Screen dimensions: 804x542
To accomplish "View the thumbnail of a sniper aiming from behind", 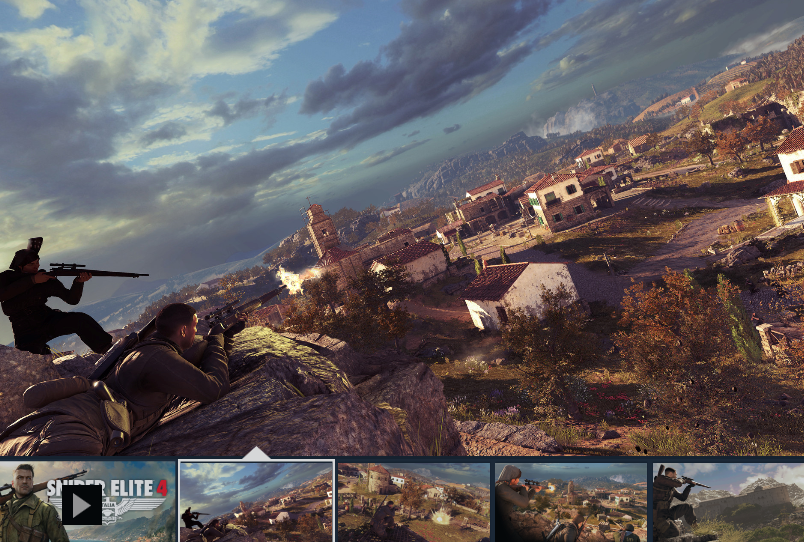I will [x=571, y=502].
